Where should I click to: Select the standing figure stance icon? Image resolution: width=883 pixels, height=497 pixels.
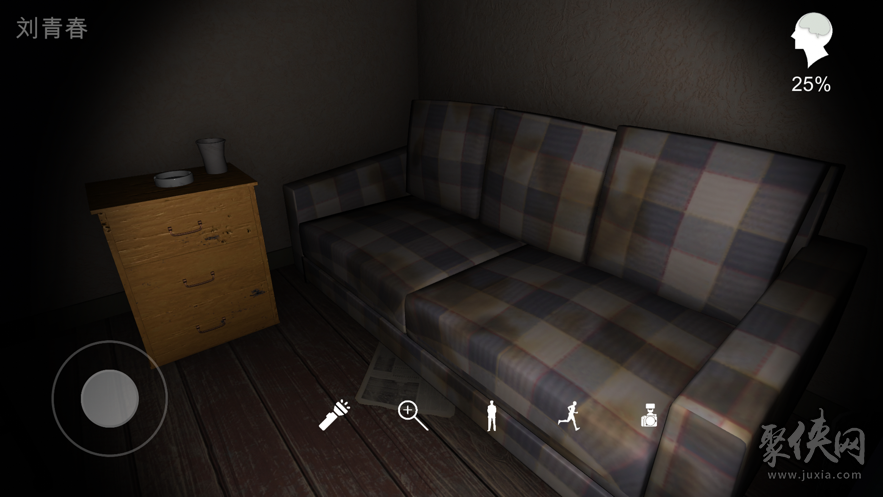[491, 414]
